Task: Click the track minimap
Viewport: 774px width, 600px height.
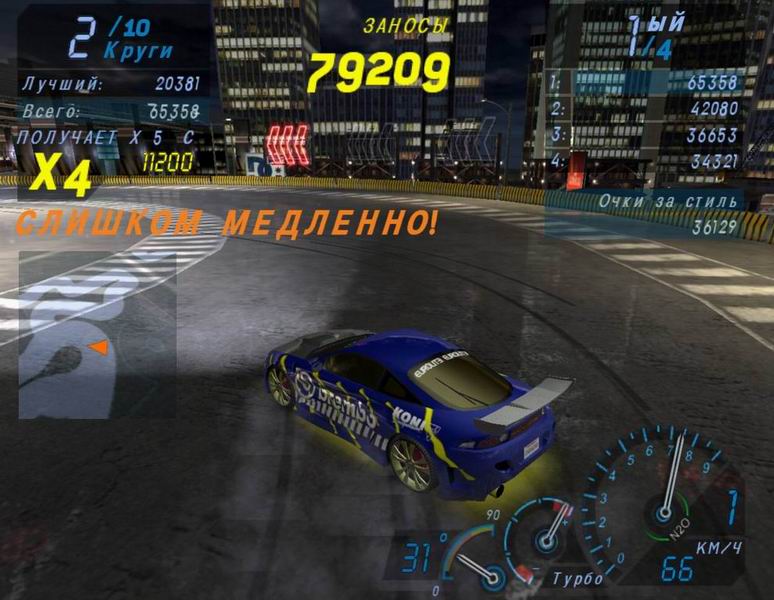Action: [x=97, y=335]
